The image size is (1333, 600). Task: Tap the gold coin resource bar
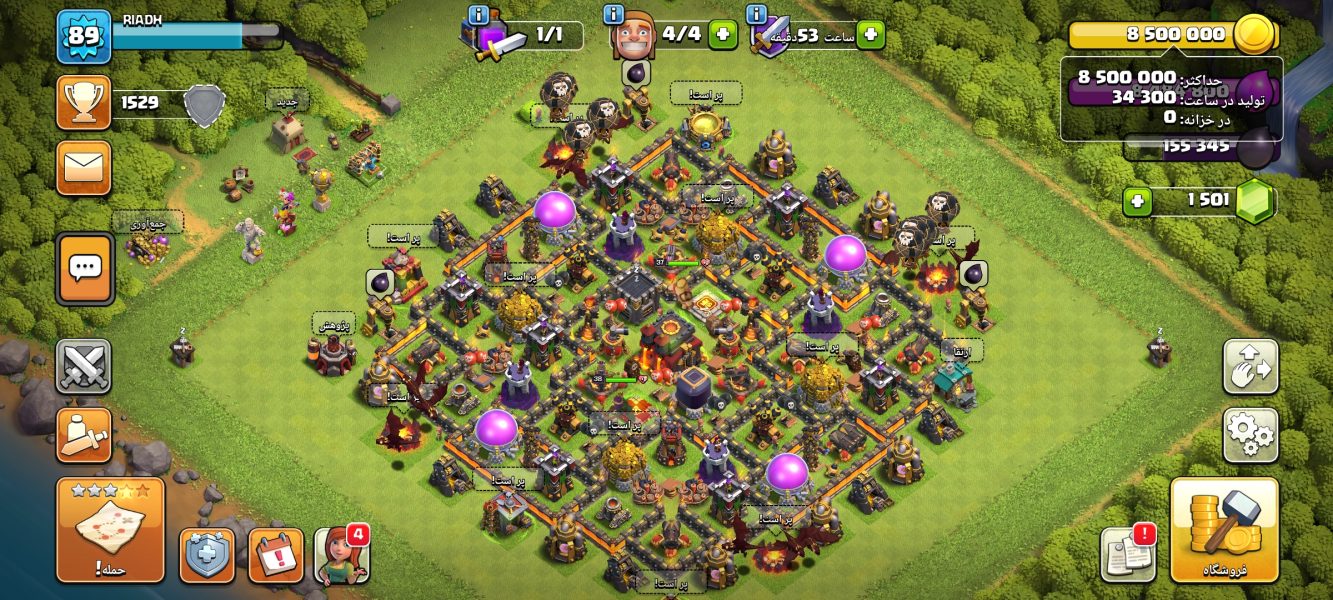[x=1172, y=35]
